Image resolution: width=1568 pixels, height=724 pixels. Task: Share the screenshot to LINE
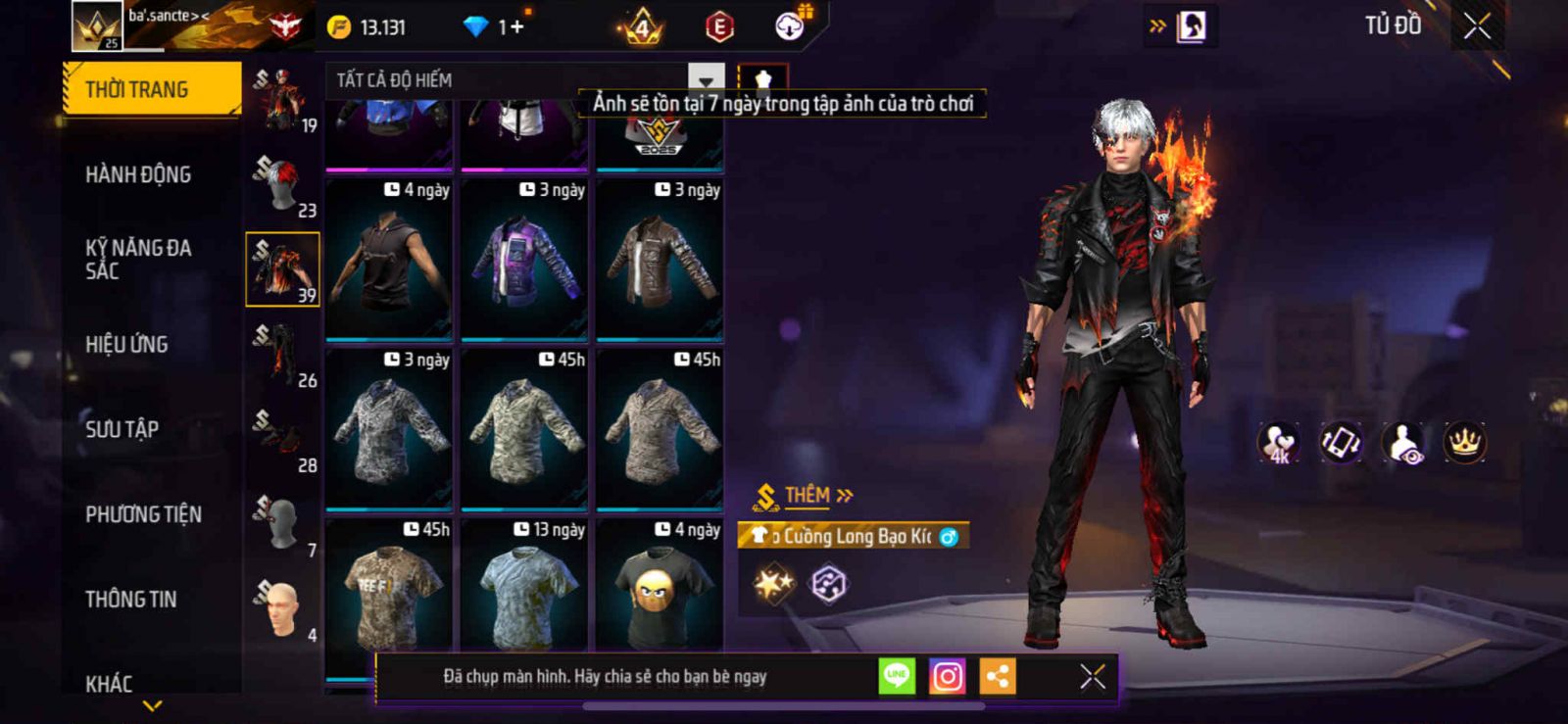(x=897, y=676)
